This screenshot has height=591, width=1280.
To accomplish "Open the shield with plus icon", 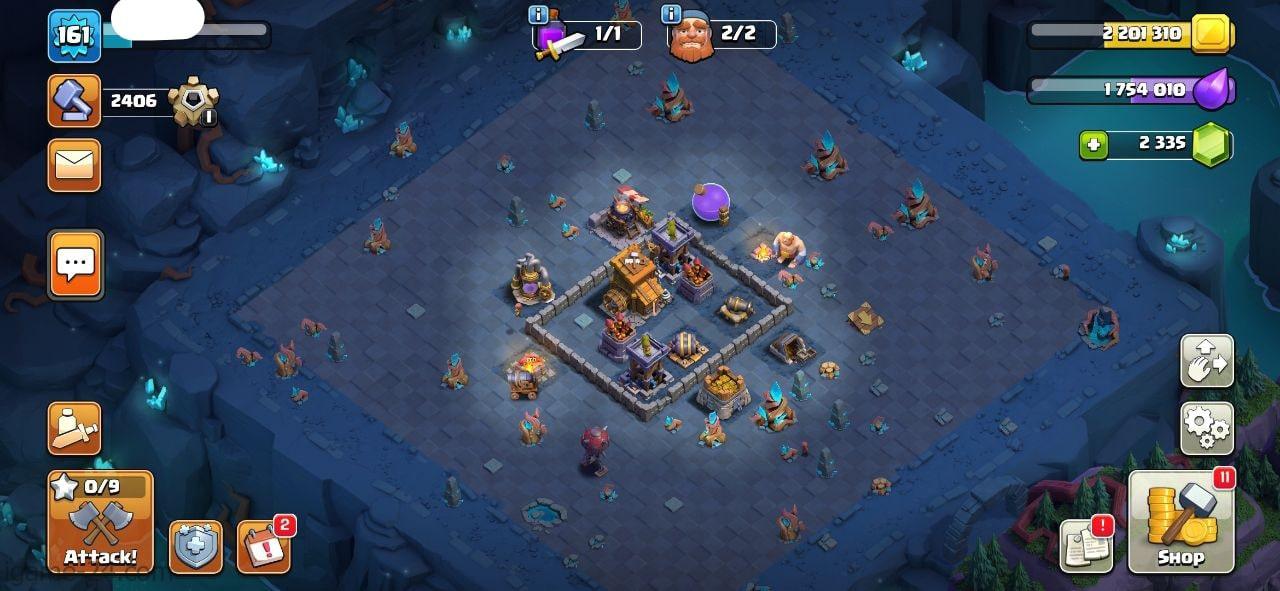I will (x=196, y=547).
